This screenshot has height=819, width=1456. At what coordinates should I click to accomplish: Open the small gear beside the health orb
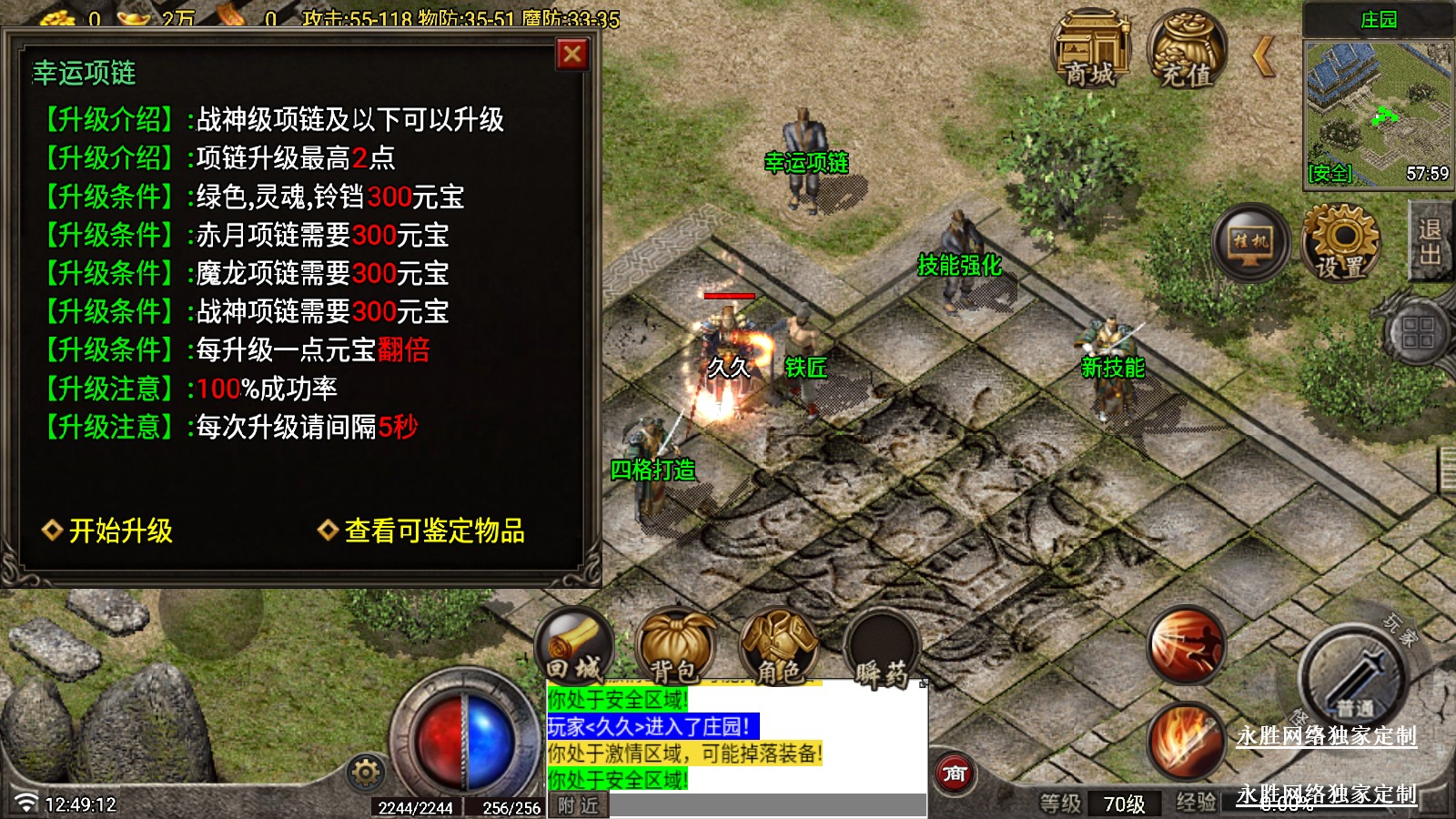(366, 773)
